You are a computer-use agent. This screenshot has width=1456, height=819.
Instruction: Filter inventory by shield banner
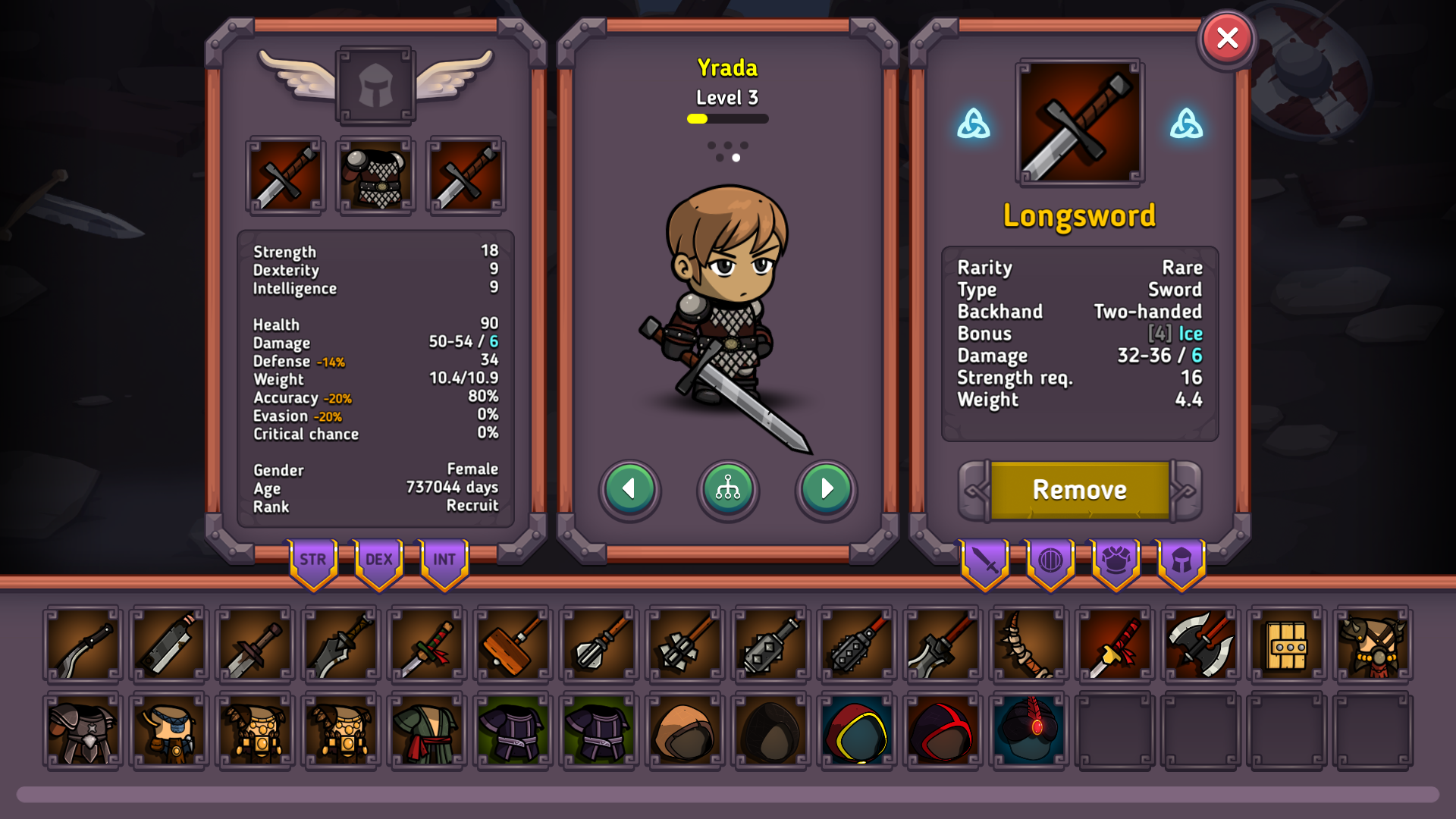(x=1050, y=561)
